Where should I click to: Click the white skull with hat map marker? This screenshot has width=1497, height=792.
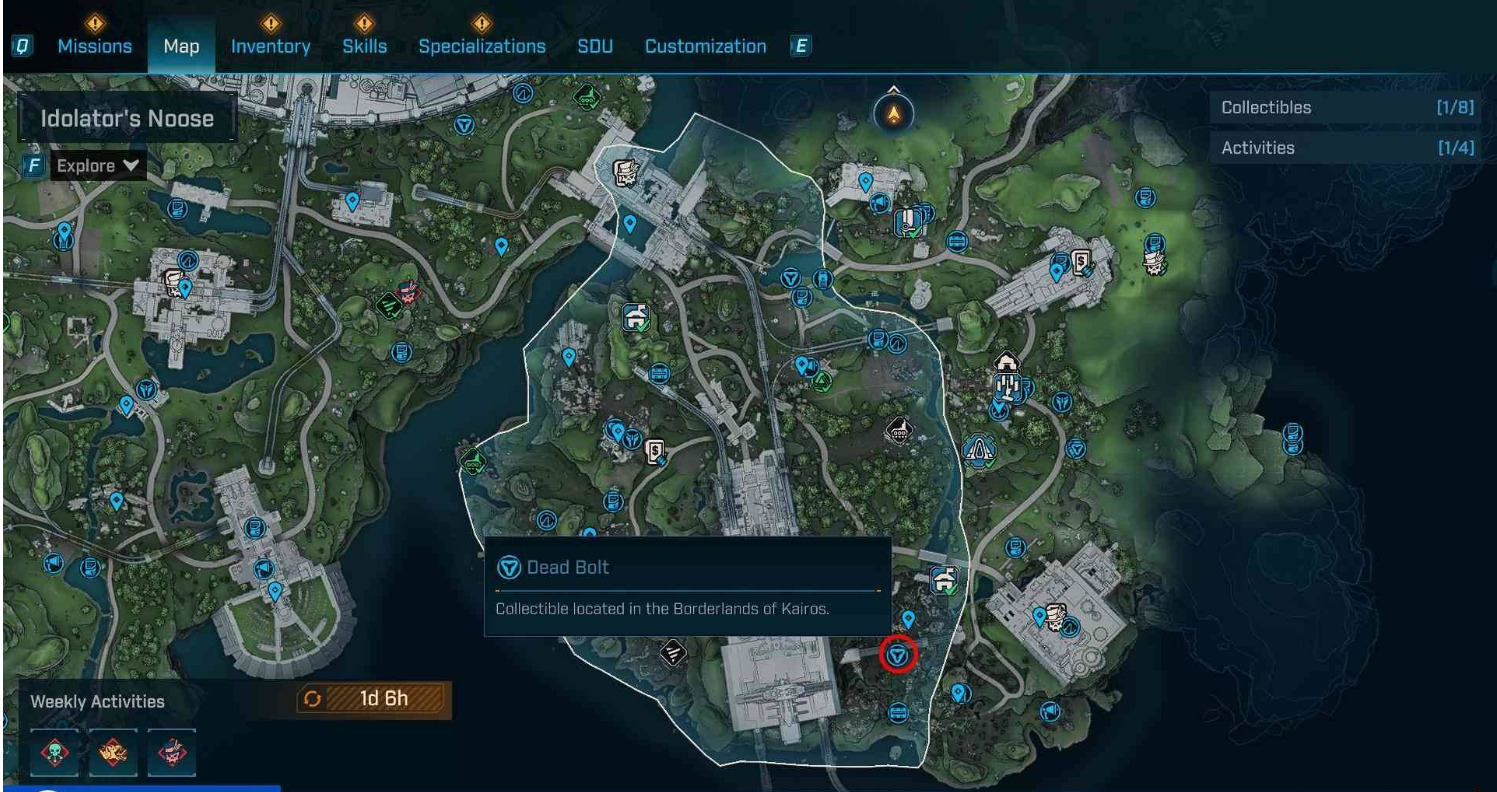click(x=1157, y=263)
